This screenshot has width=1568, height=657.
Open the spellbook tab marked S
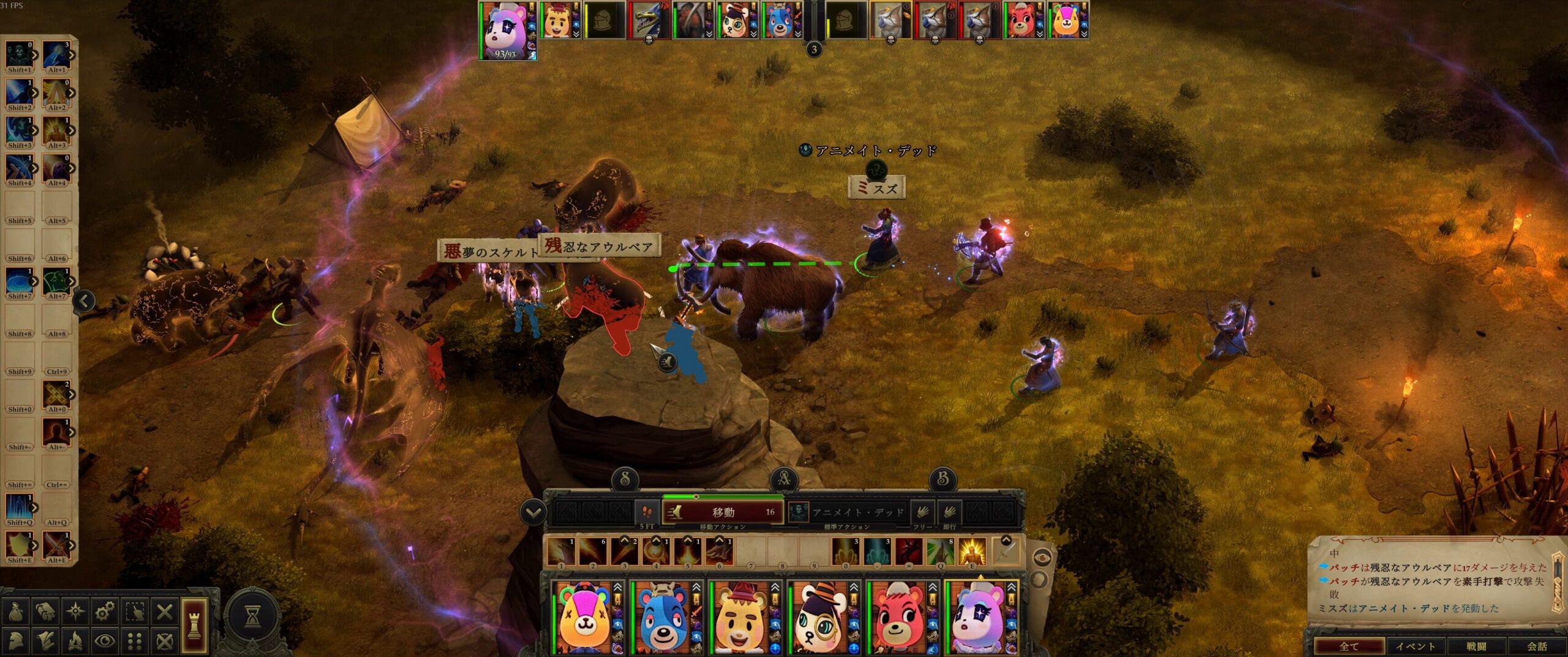tap(625, 479)
